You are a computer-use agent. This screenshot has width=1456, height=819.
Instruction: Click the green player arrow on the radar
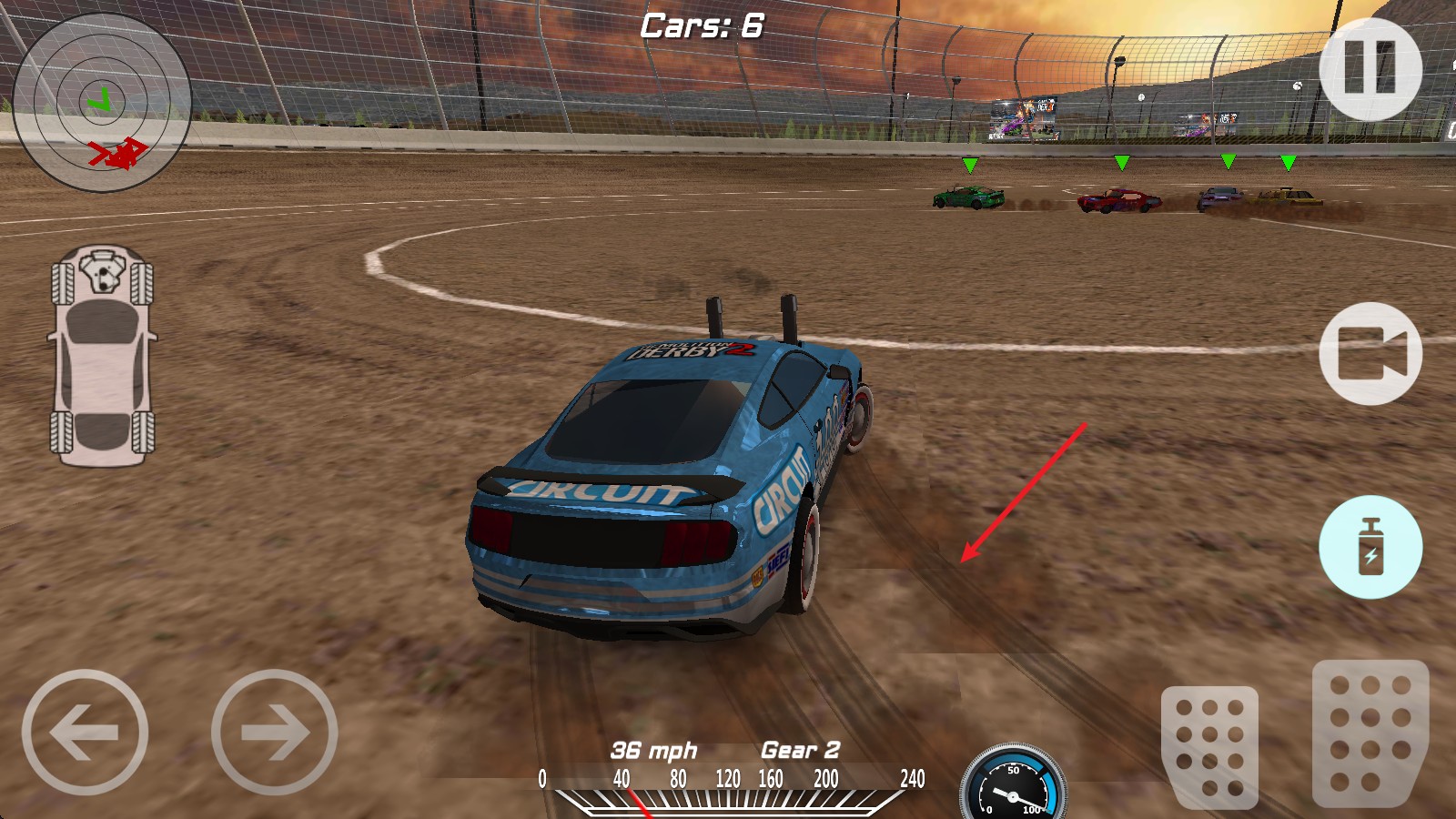(98, 100)
